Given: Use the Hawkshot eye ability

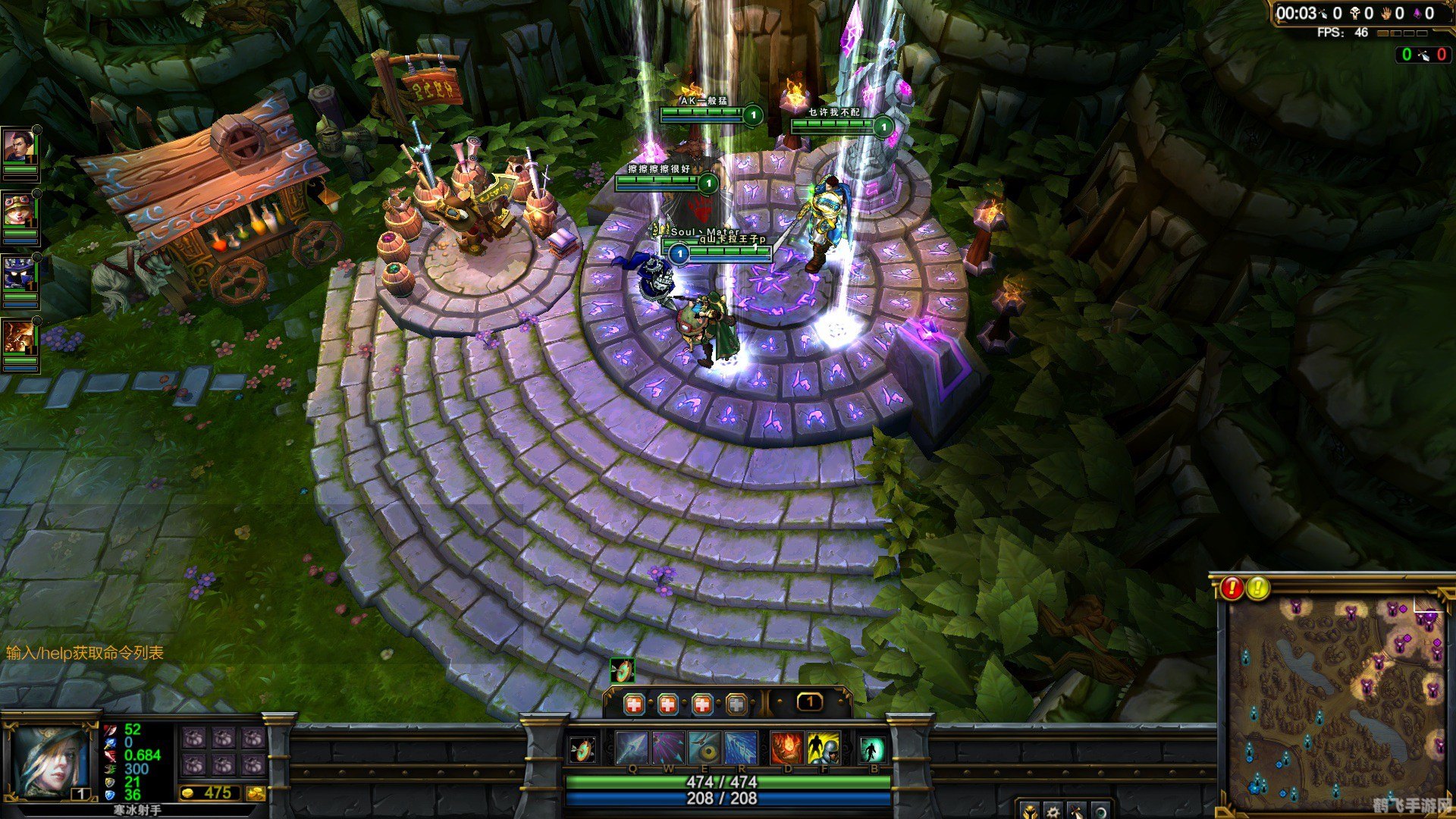Looking at the screenshot, I should [x=704, y=748].
